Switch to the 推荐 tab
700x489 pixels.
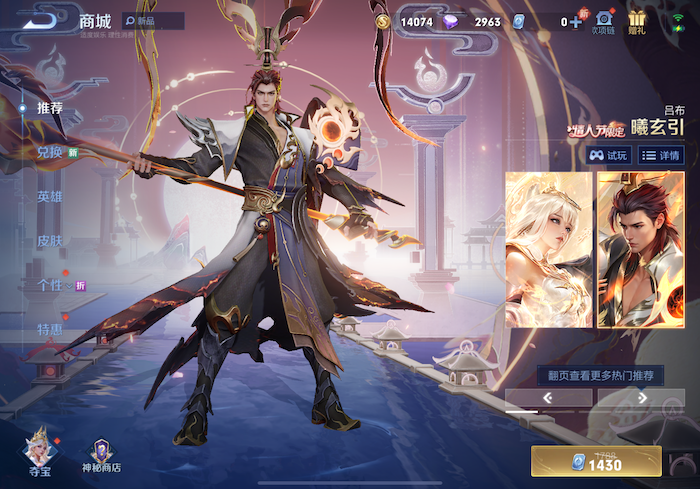tap(50, 108)
